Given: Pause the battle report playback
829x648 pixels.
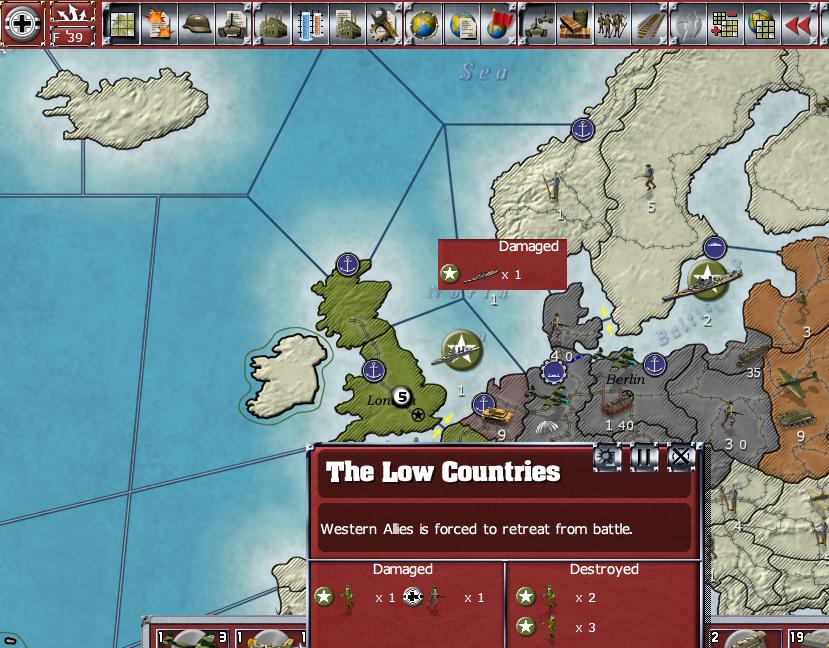Looking at the screenshot, I should (643, 458).
